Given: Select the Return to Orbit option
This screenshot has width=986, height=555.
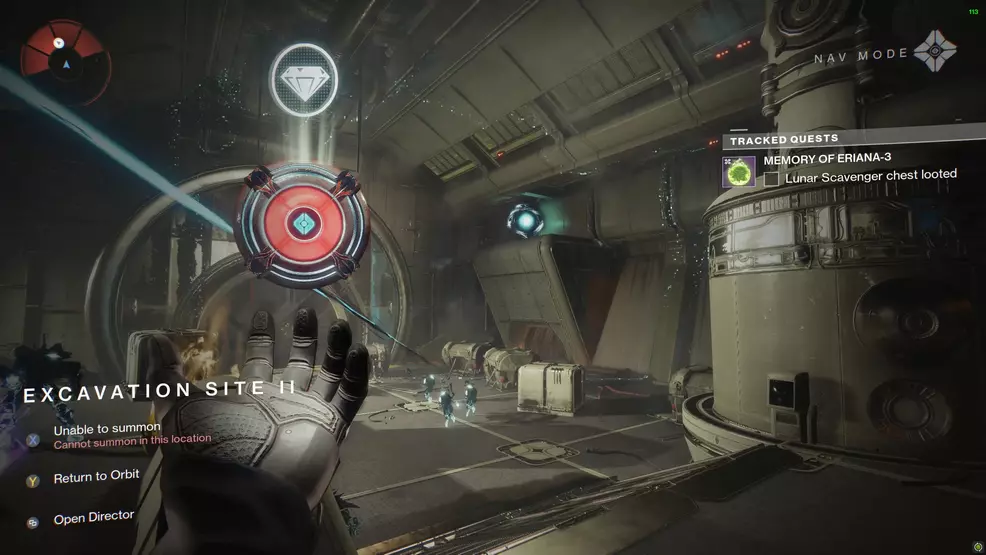Looking at the screenshot, I should [96, 477].
